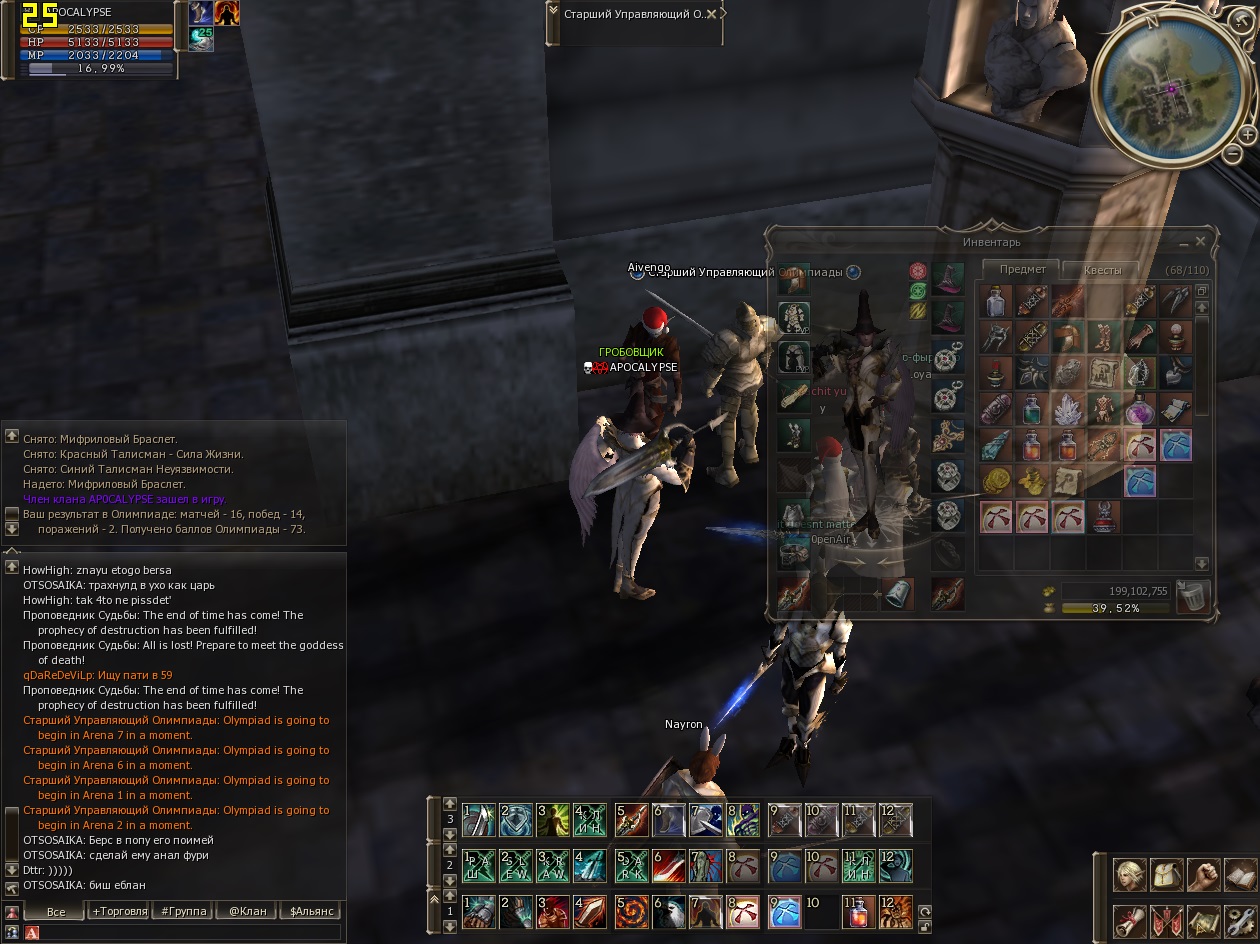This screenshot has height=944, width=1260.
Task: Zoom out the minimap with minus button
Action: click(1233, 155)
